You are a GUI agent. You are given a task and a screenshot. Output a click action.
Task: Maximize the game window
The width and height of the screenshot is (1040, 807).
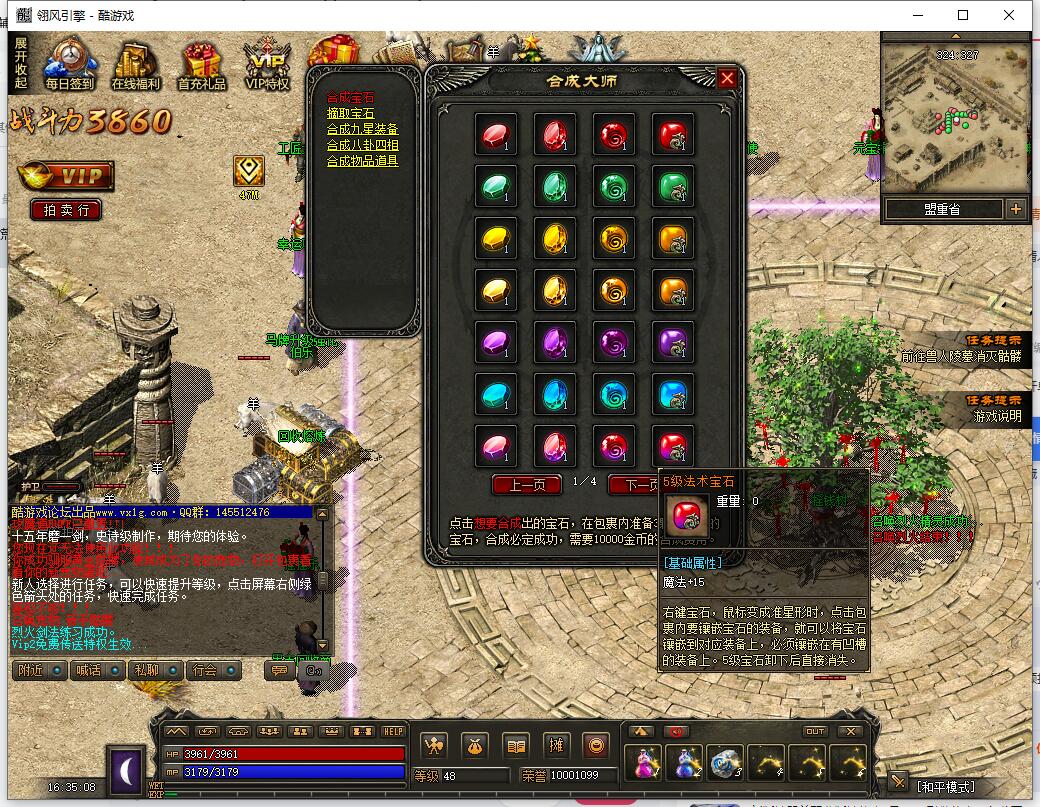click(963, 15)
